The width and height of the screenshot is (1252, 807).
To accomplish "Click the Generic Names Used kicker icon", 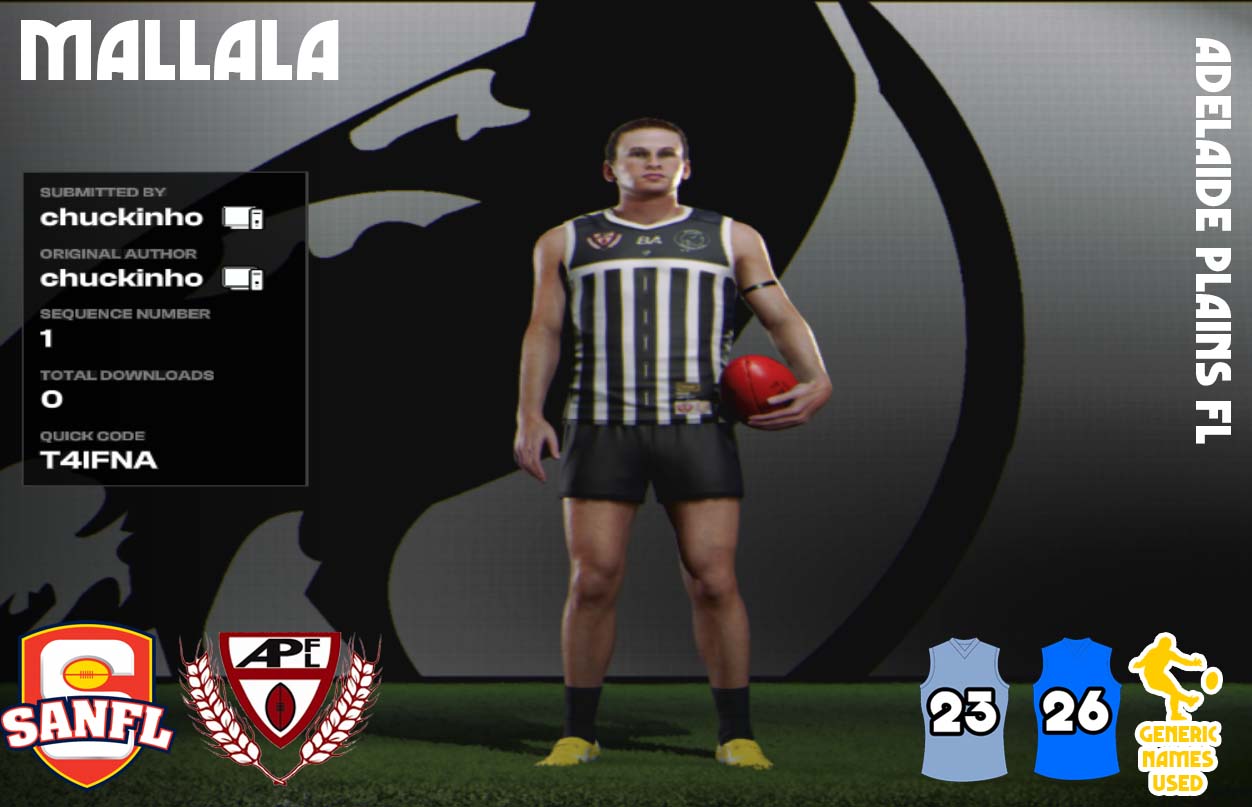I will 1177,712.
